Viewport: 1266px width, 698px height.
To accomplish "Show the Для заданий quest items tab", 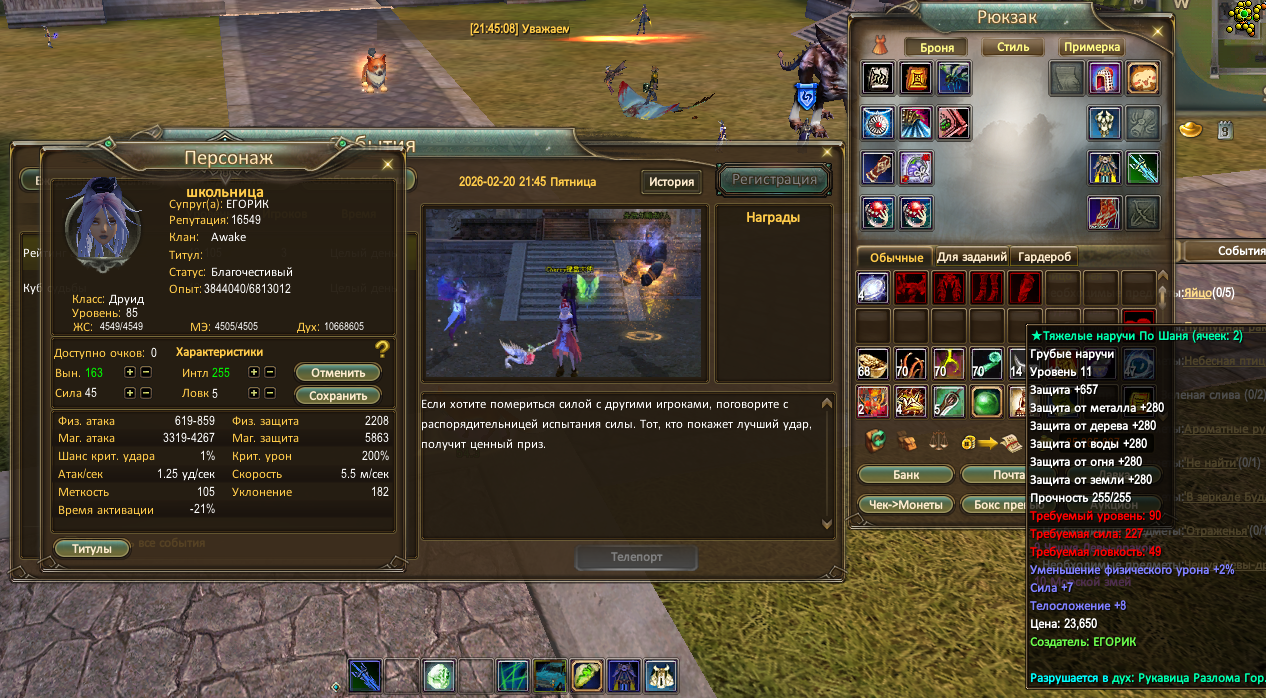I will click(x=970, y=257).
